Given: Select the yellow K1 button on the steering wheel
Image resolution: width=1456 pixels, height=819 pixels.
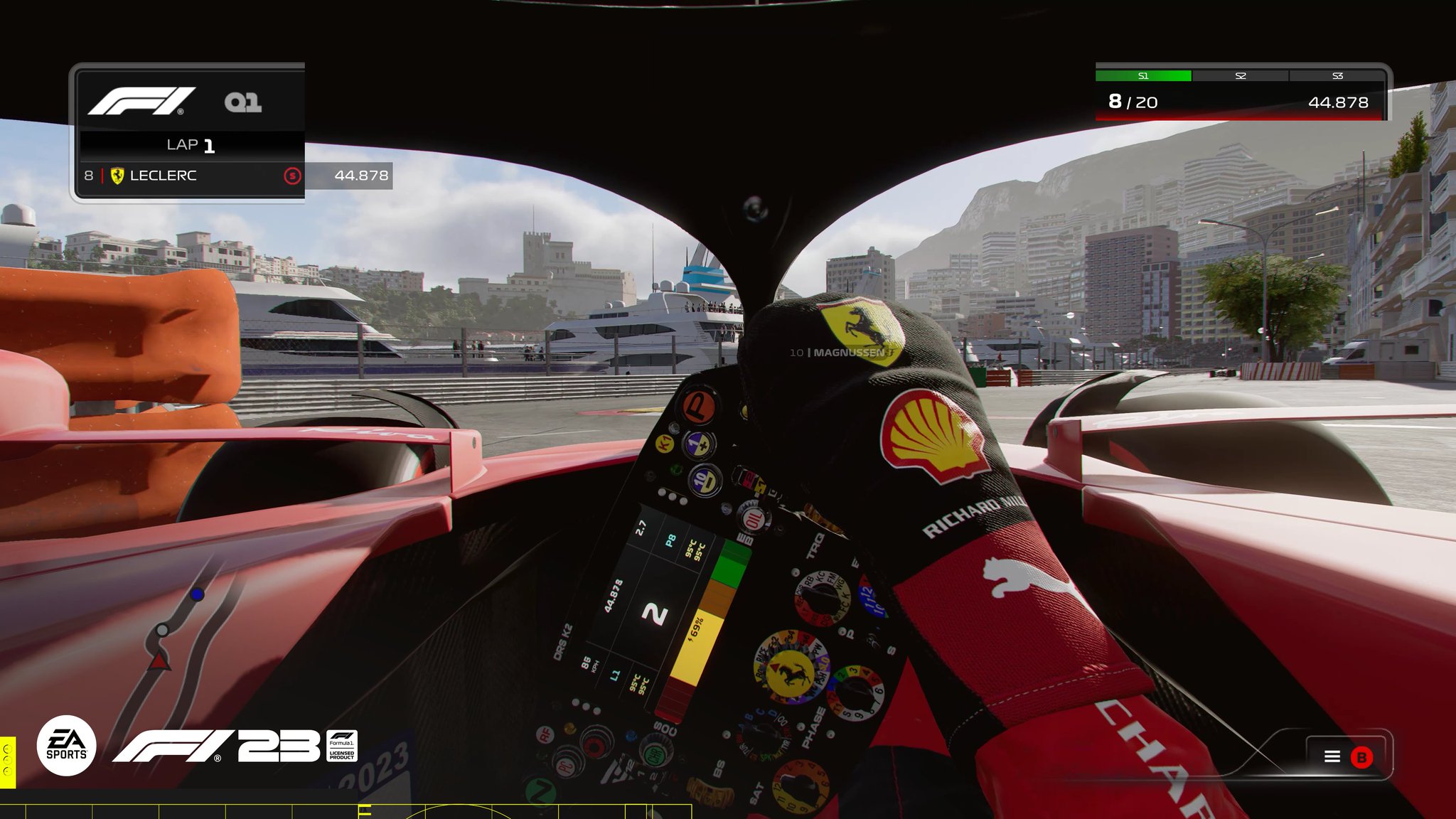Looking at the screenshot, I should (665, 444).
